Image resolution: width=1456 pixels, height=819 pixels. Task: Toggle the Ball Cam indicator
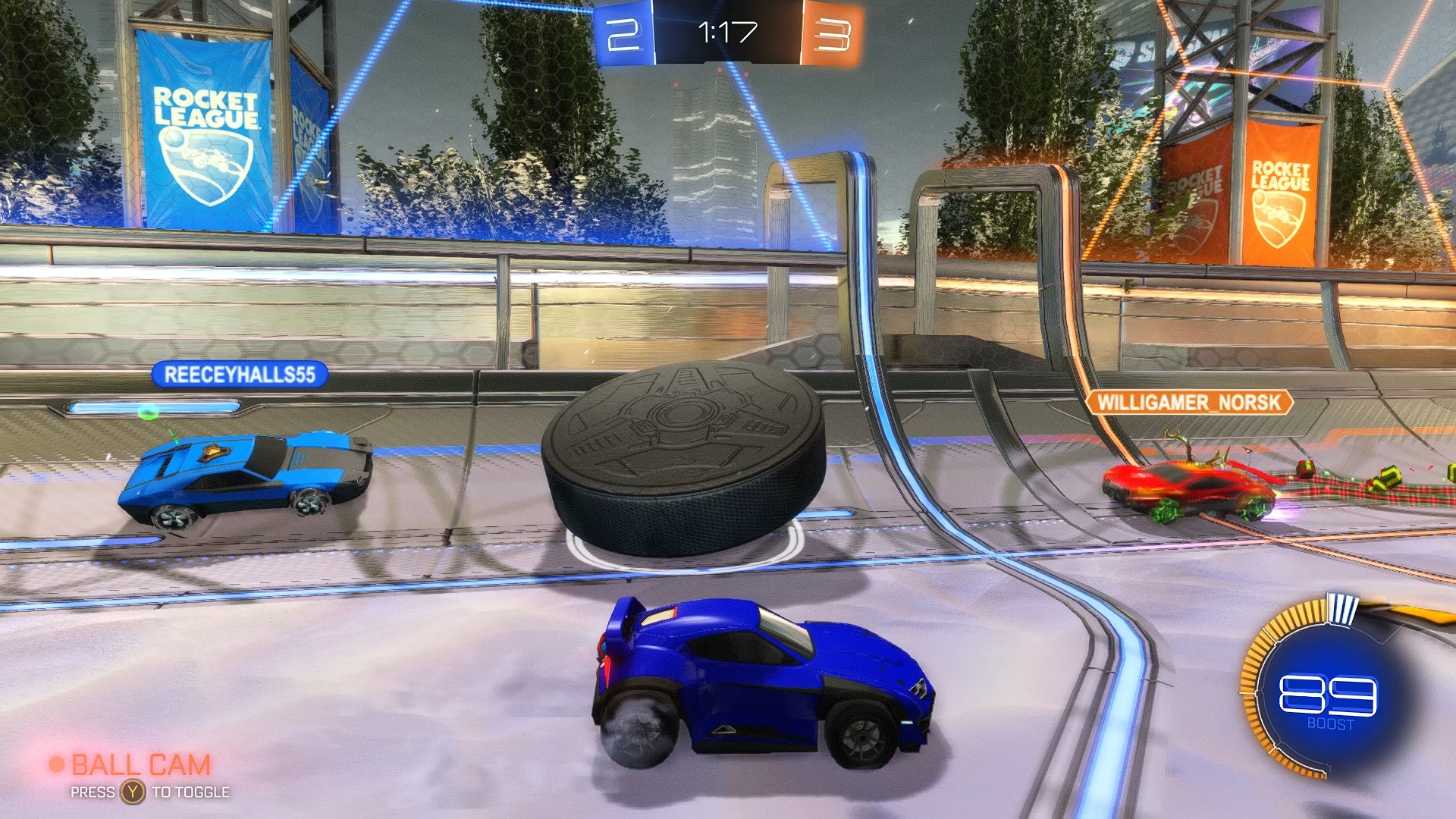139,766
